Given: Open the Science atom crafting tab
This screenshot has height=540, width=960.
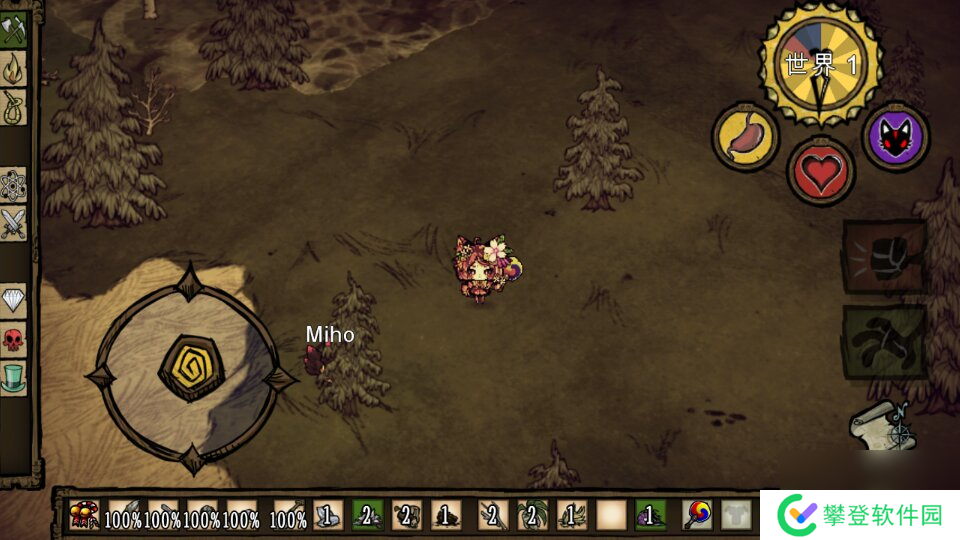Looking at the screenshot, I should (13, 185).
